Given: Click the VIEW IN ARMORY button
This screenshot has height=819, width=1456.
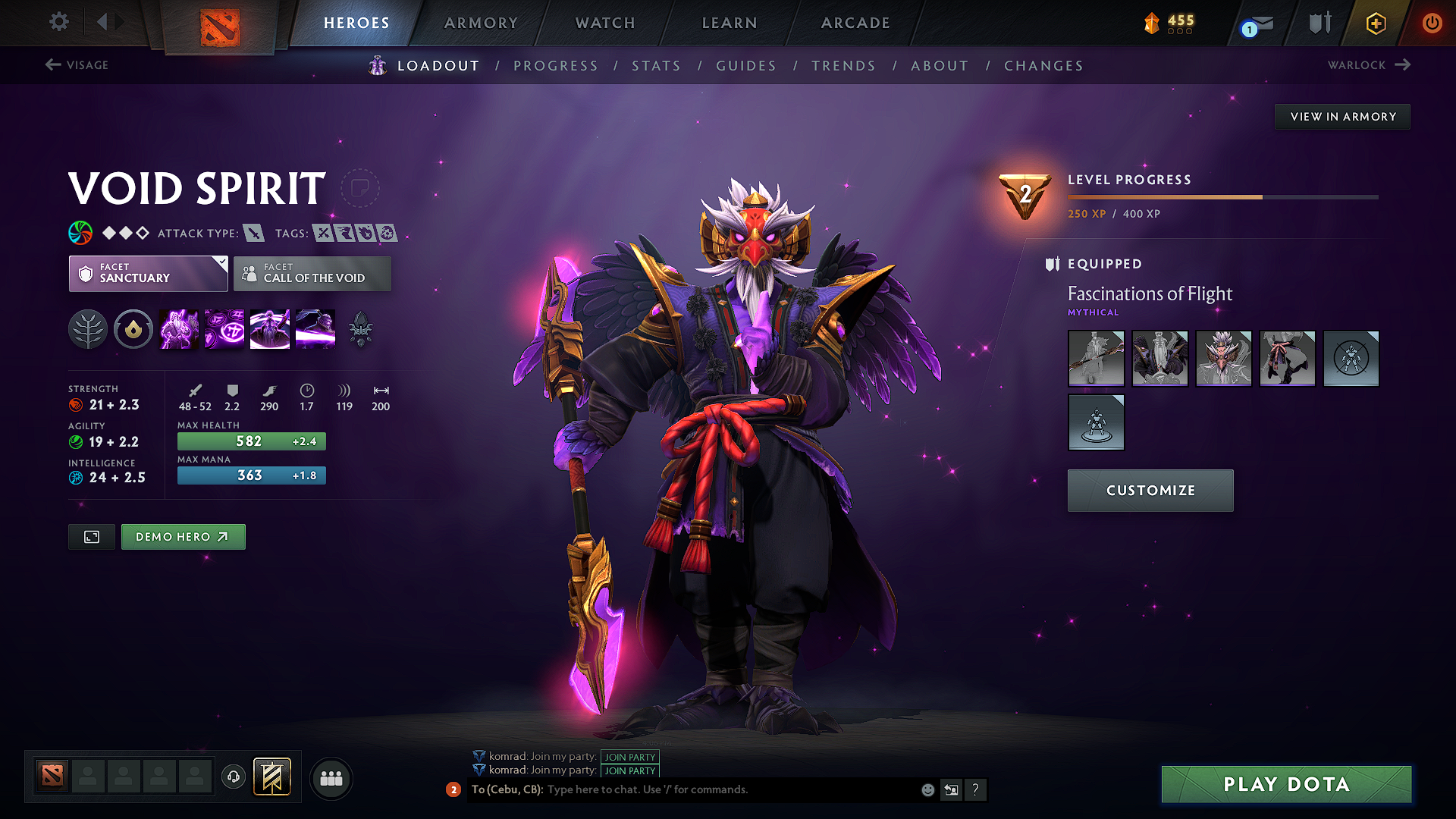Looking at the screenshot, I should pos(1342,116).
